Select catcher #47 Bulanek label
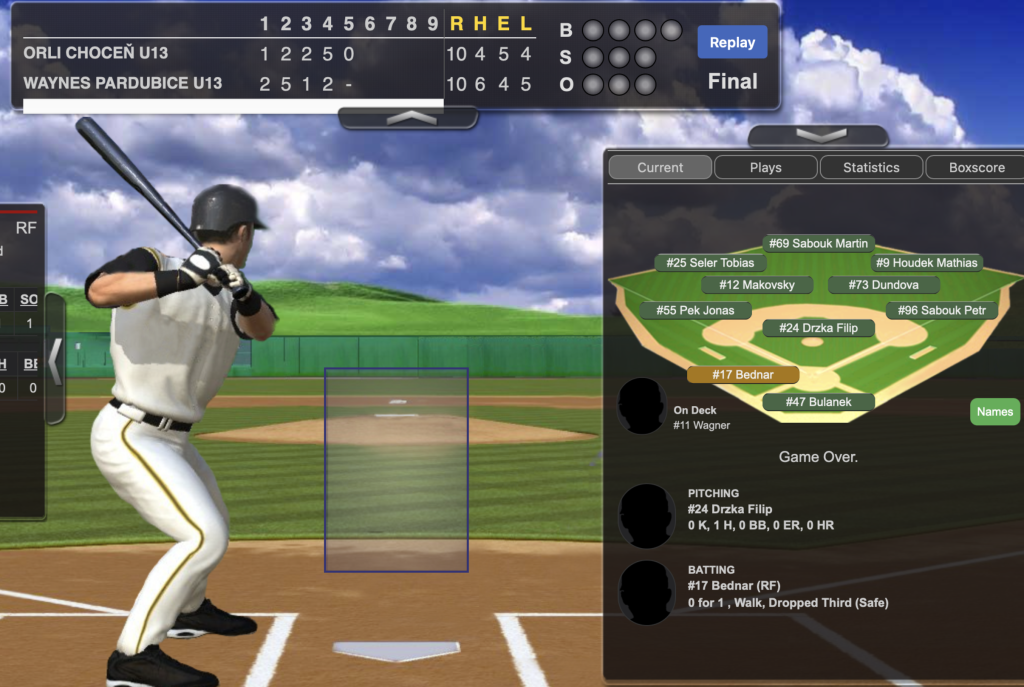Image resolution: width=1024 pixels, height=687 pixels. coord(818,402)
